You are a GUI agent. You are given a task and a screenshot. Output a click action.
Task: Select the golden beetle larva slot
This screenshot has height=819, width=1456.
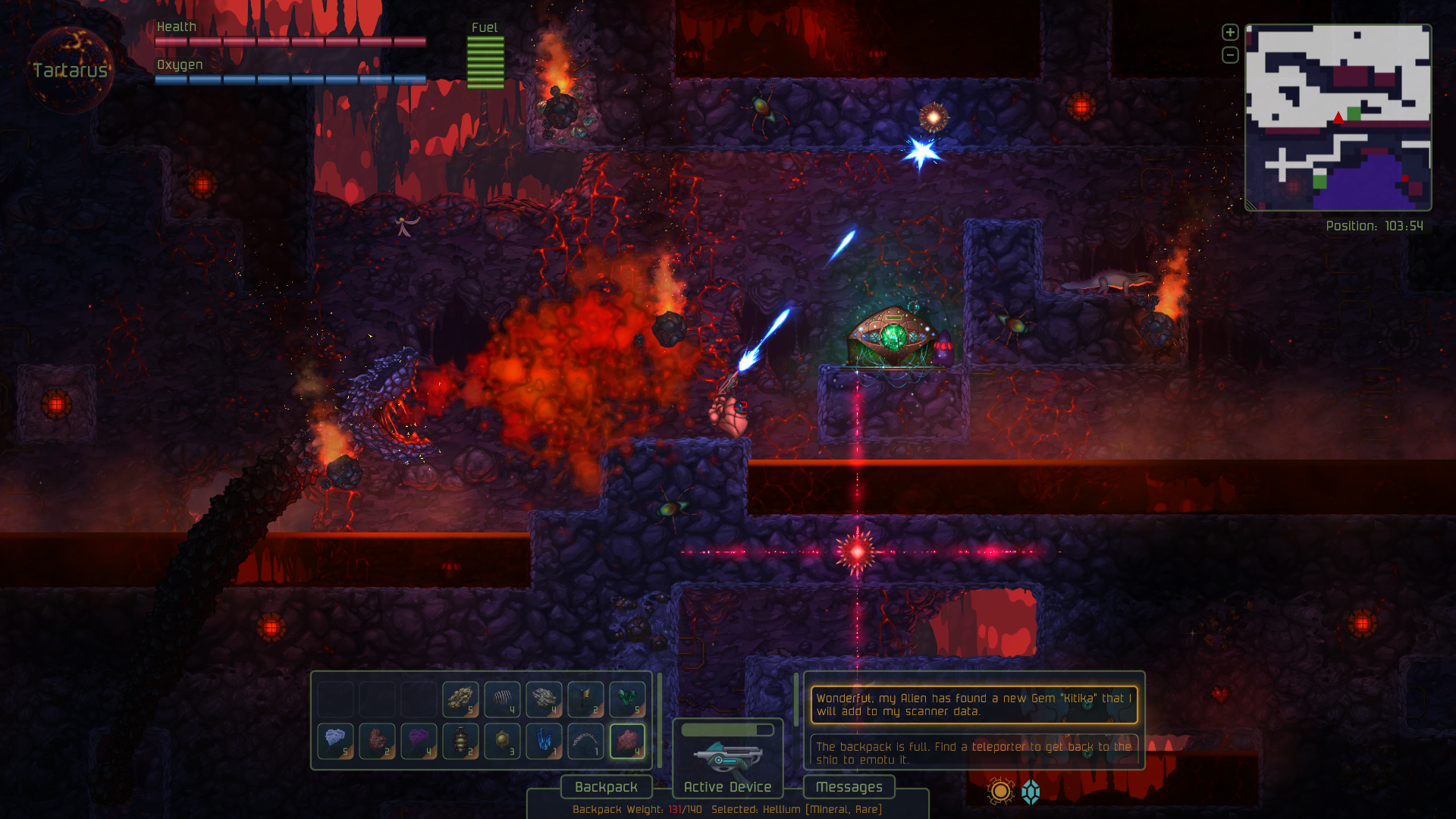point(460,741)
